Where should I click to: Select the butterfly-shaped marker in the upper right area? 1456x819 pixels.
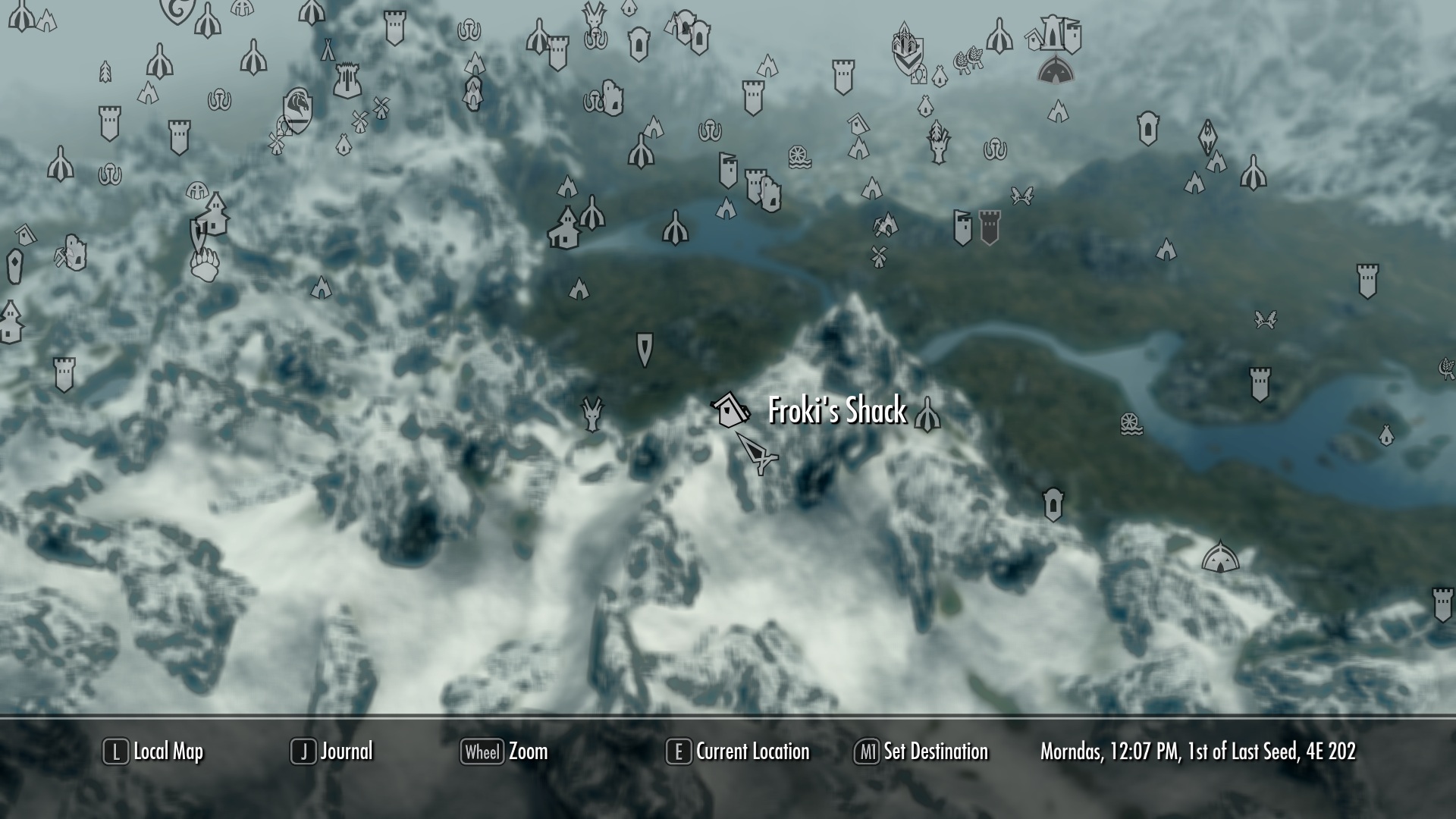[x=1022, y=196]
